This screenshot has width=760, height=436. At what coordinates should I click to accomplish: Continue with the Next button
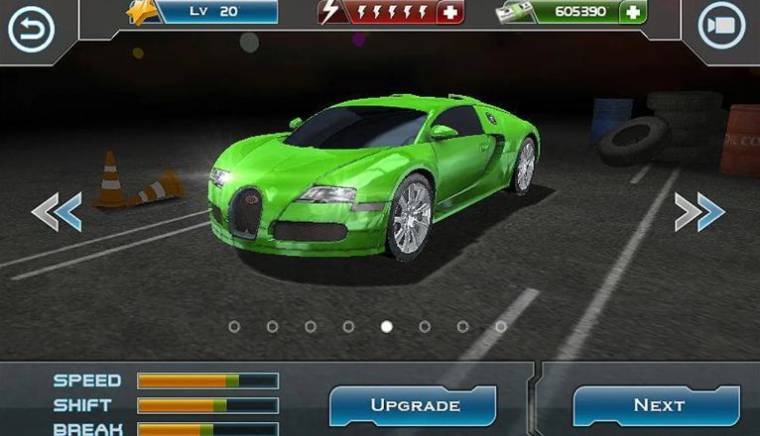tap(657, 405)
